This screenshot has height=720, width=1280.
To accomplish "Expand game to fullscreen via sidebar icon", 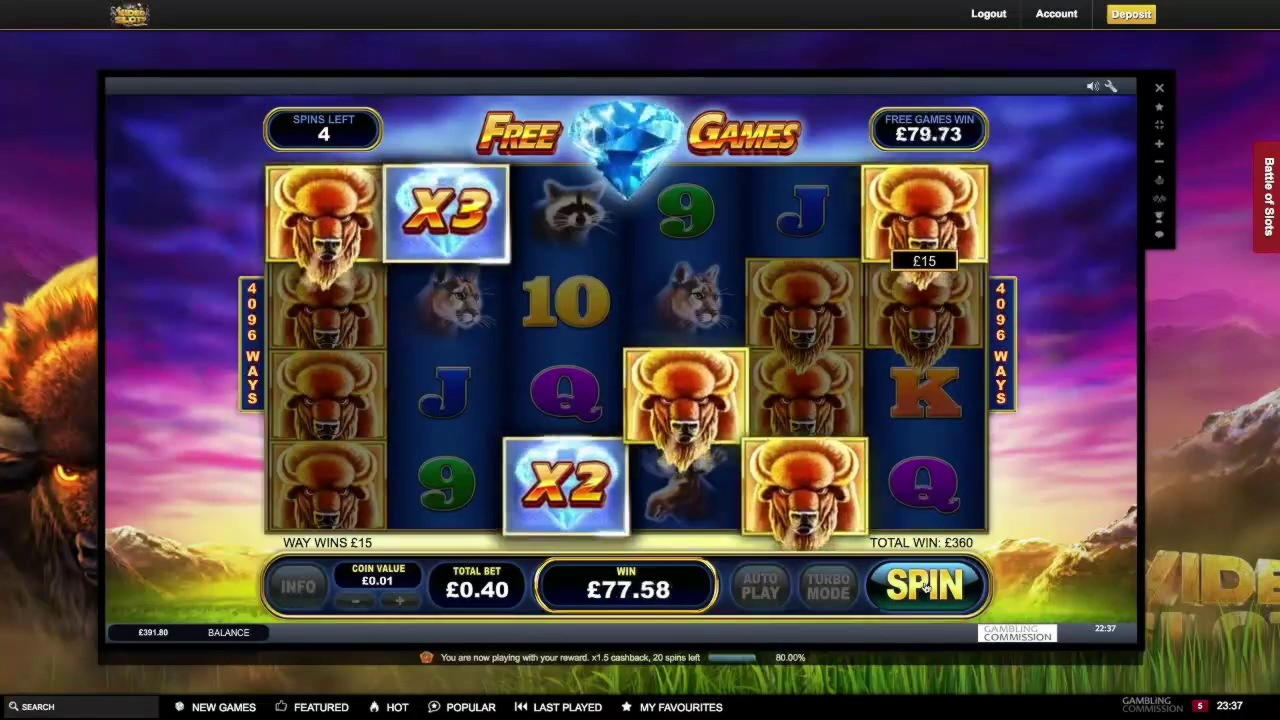I will [1159, 125].
